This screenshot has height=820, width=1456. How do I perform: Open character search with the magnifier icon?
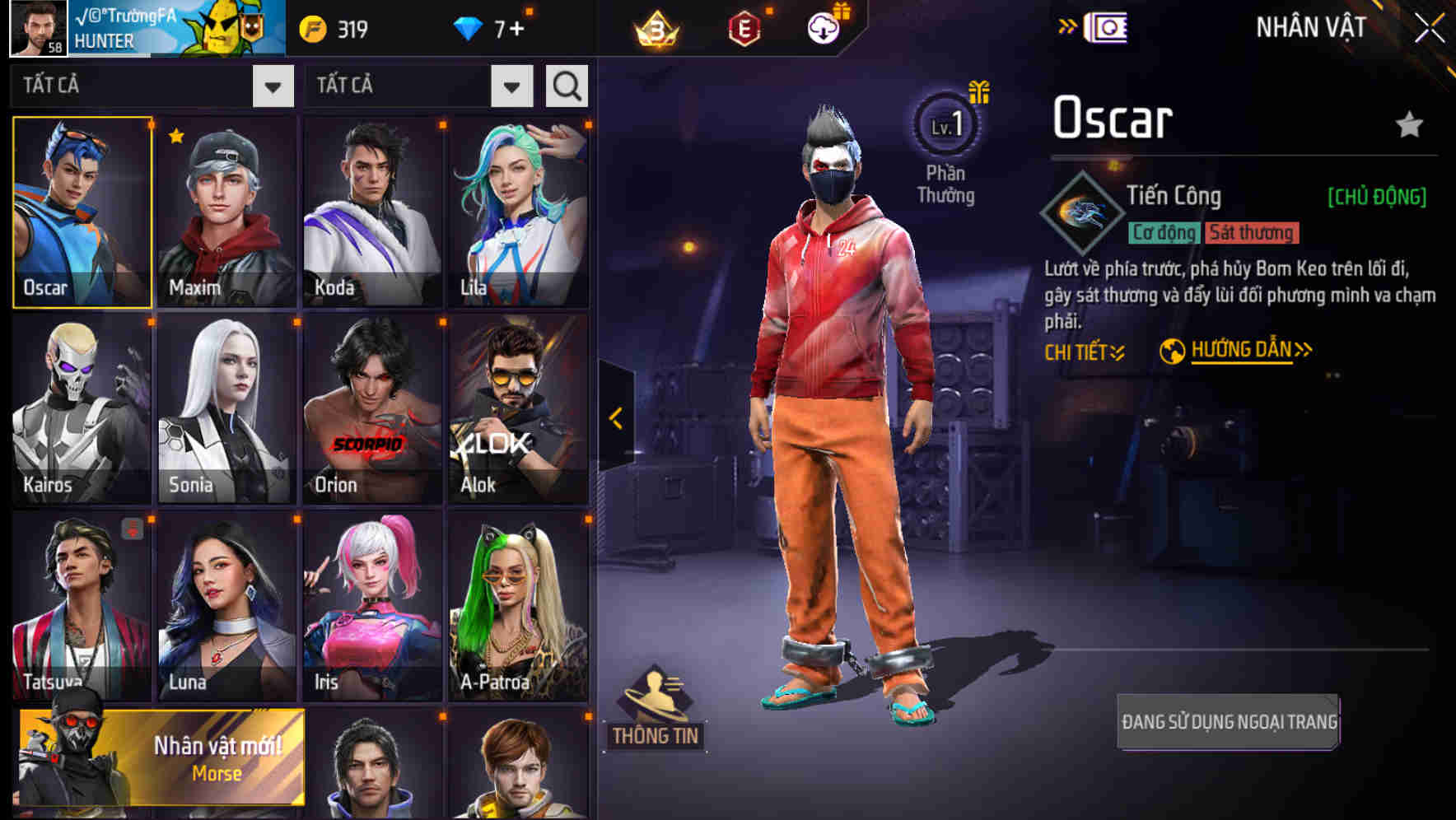click(566, 86)
